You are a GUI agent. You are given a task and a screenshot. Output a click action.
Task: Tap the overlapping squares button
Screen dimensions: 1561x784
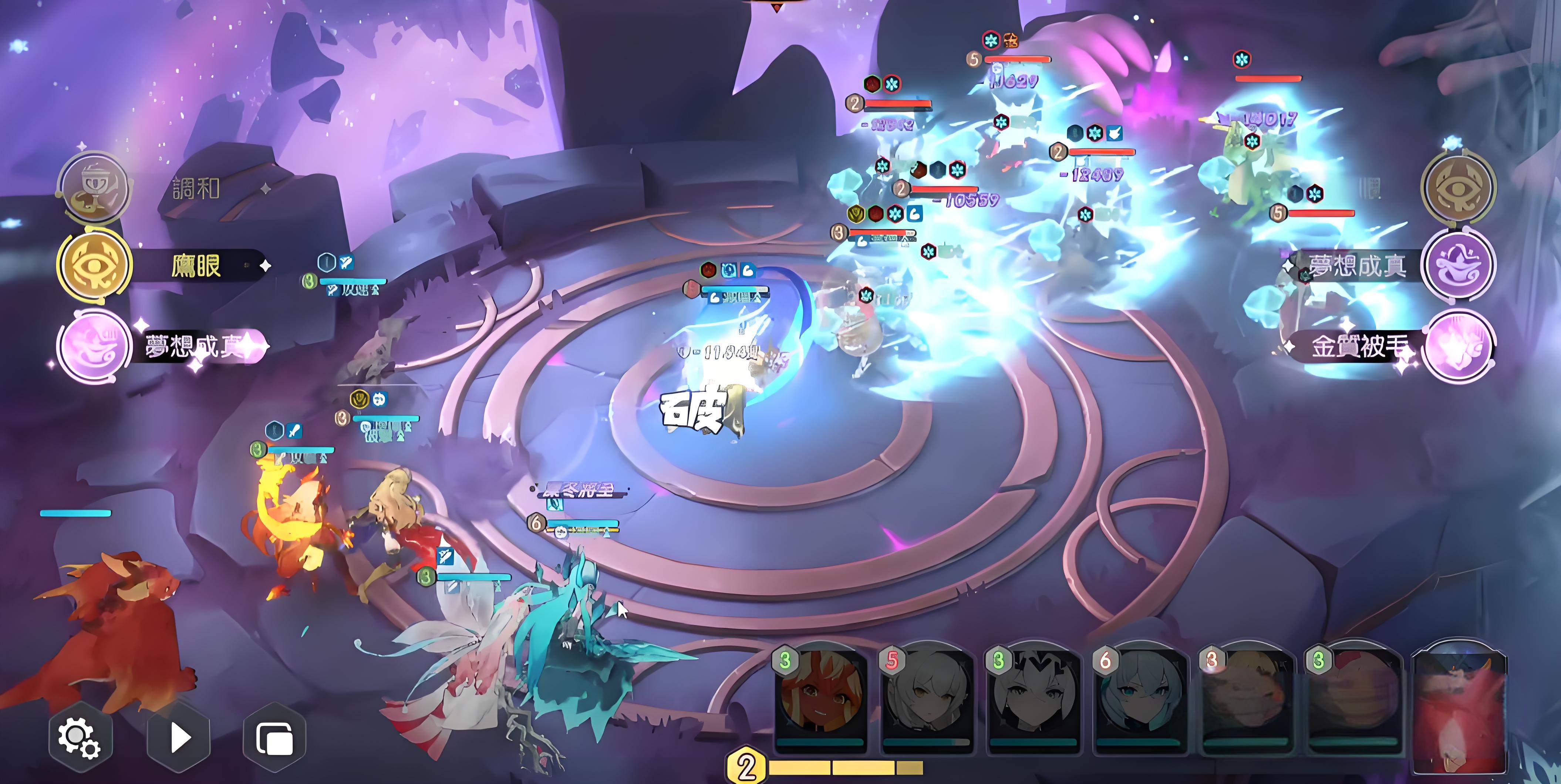(x=274, y=738)
